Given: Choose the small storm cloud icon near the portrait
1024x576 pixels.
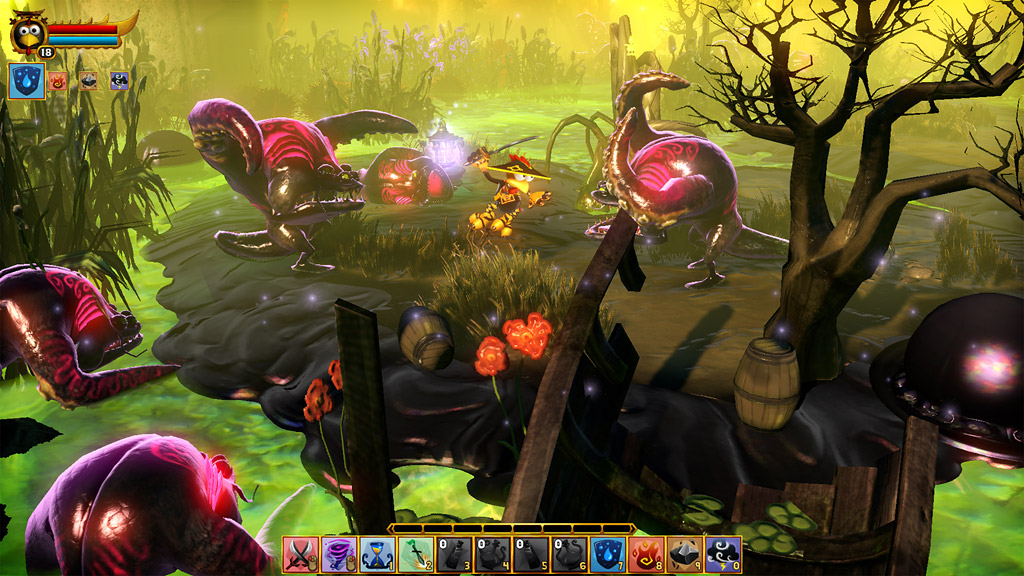Looking at the screenshot, I should [119, 81].
